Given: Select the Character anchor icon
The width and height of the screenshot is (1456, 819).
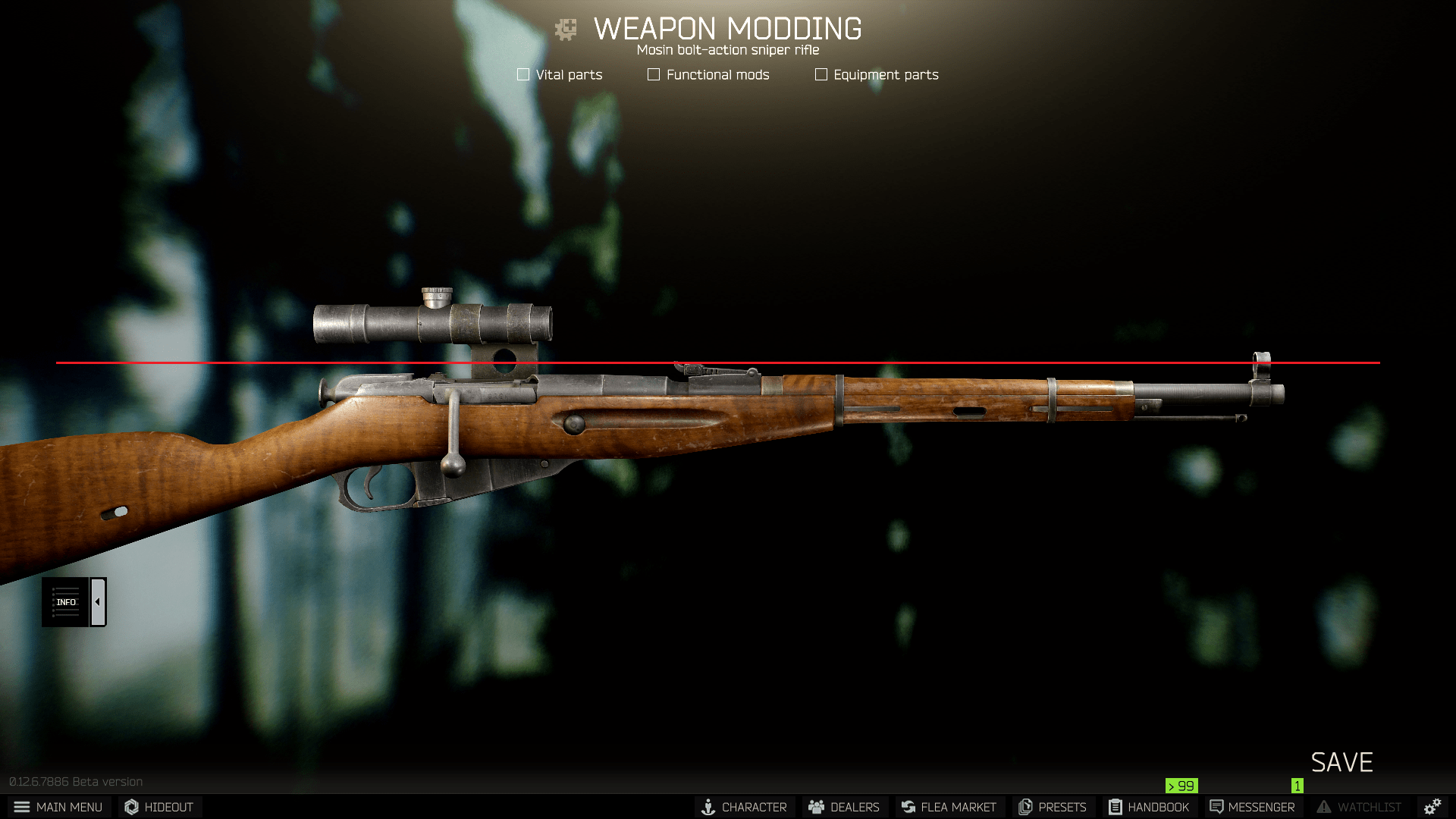Looking at the screenshot, I should pos(709,807).
